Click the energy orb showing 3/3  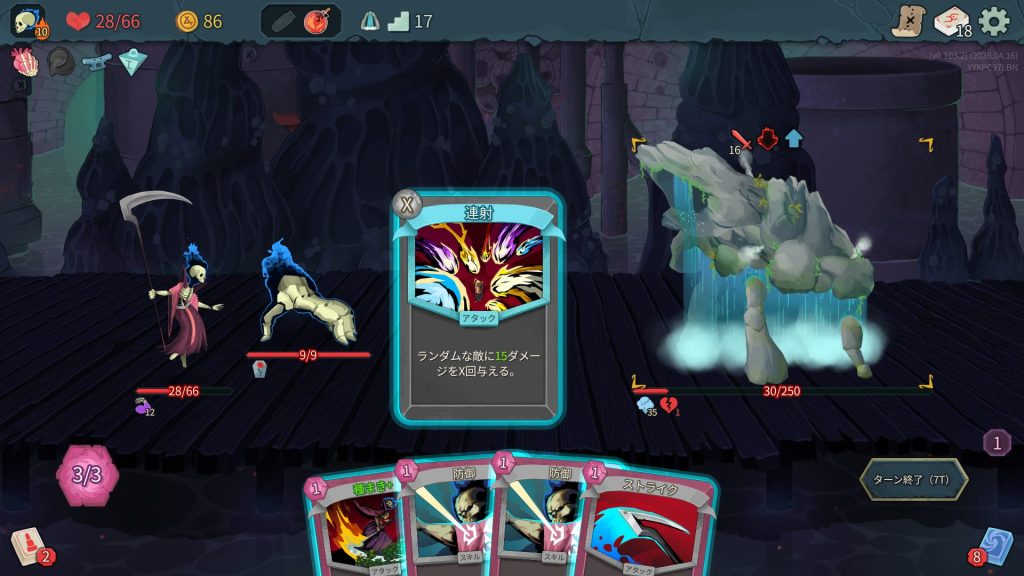87,474
